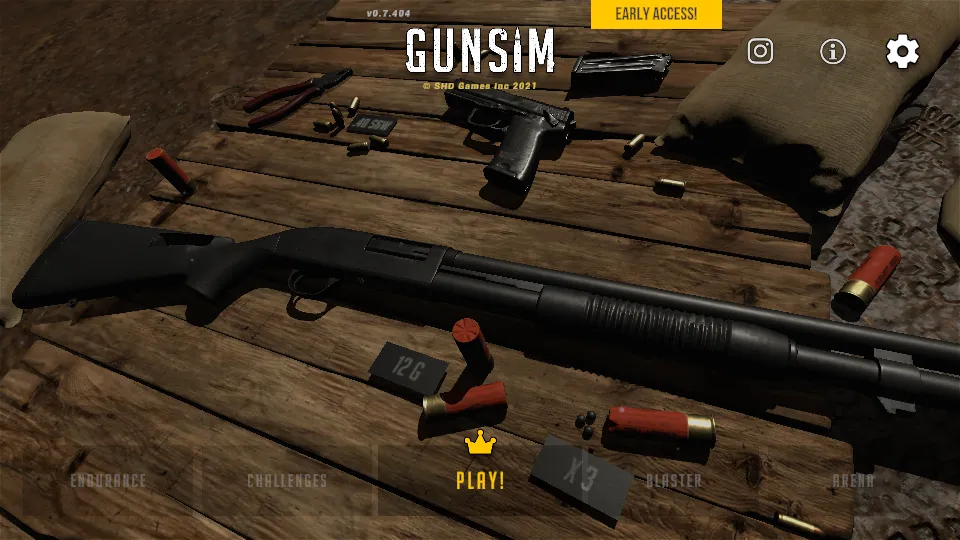Select the Challenges mode
The height and width of the screenshot is (540, 960).
287,481
